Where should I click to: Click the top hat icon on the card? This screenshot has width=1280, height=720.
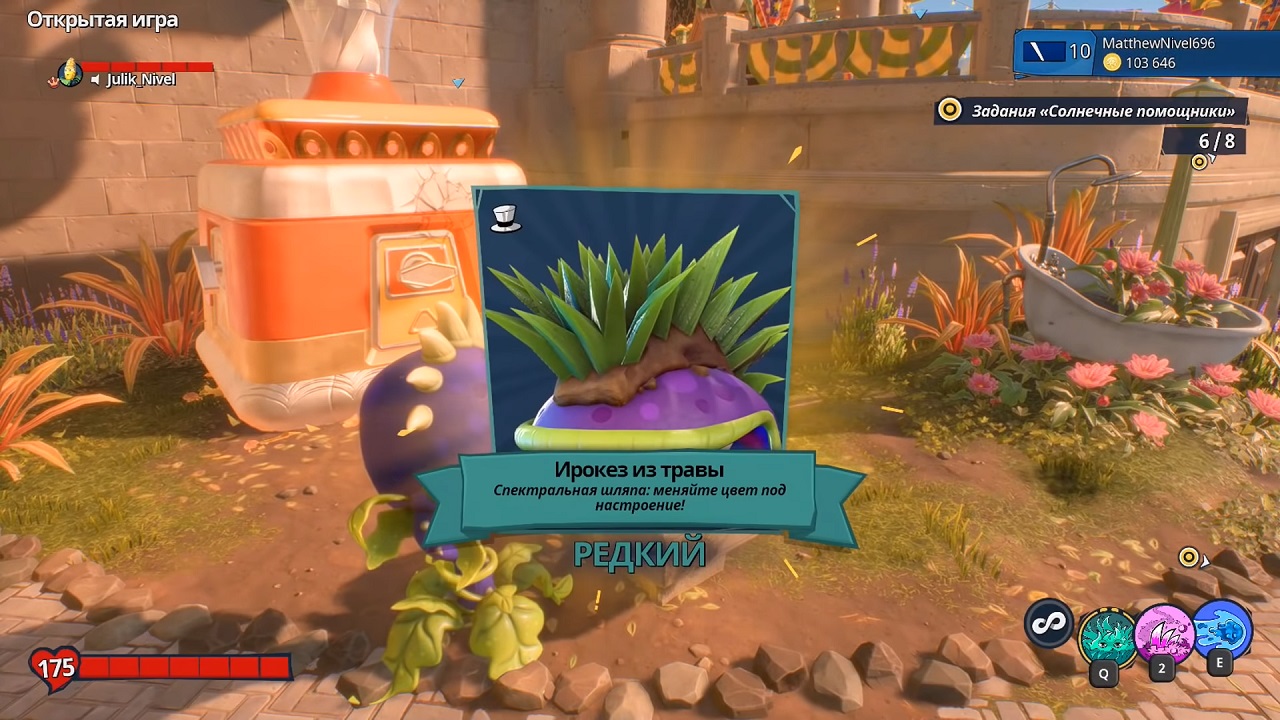point(506,217)
